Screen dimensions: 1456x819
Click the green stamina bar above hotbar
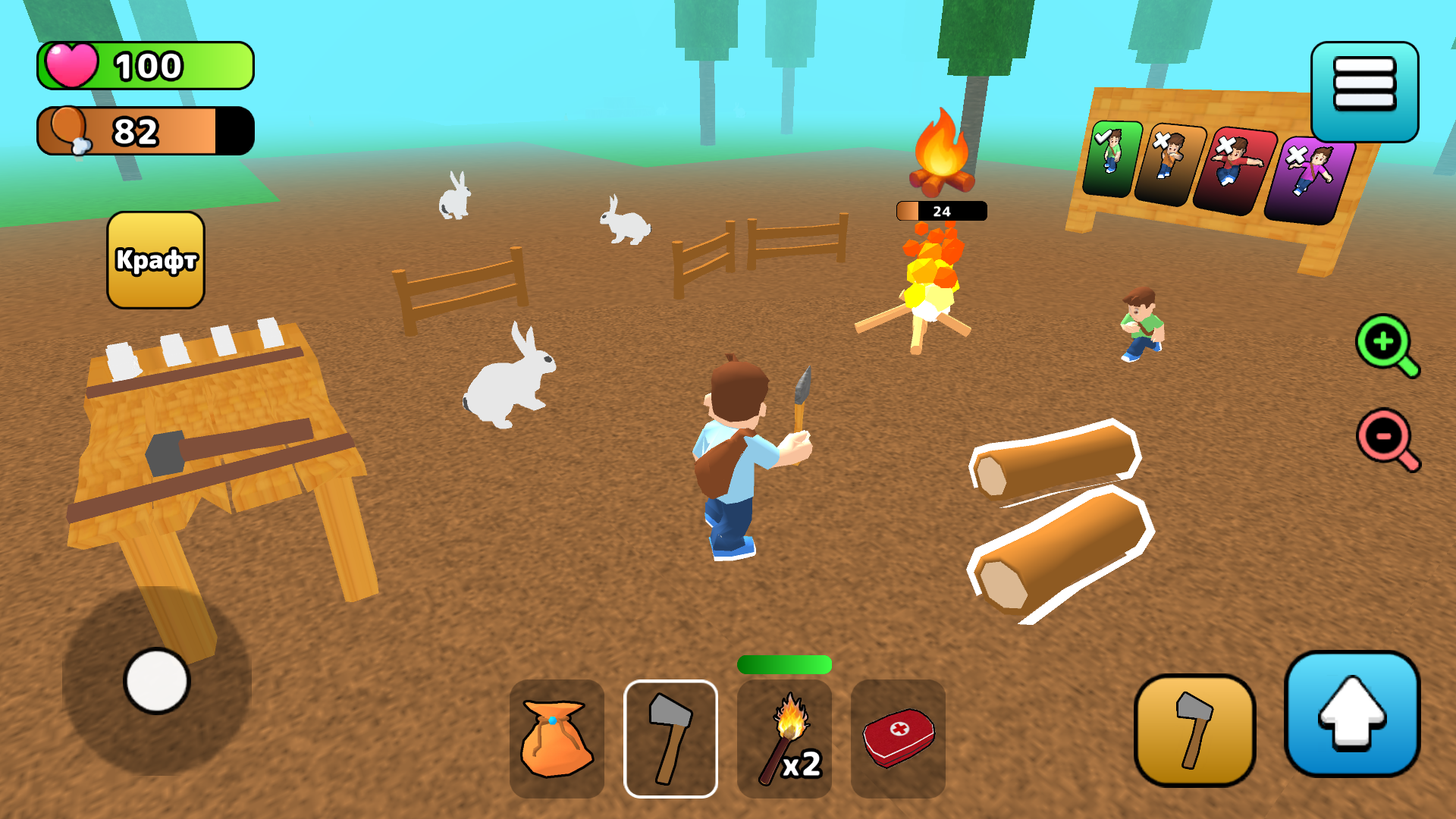tap(784, 665)
